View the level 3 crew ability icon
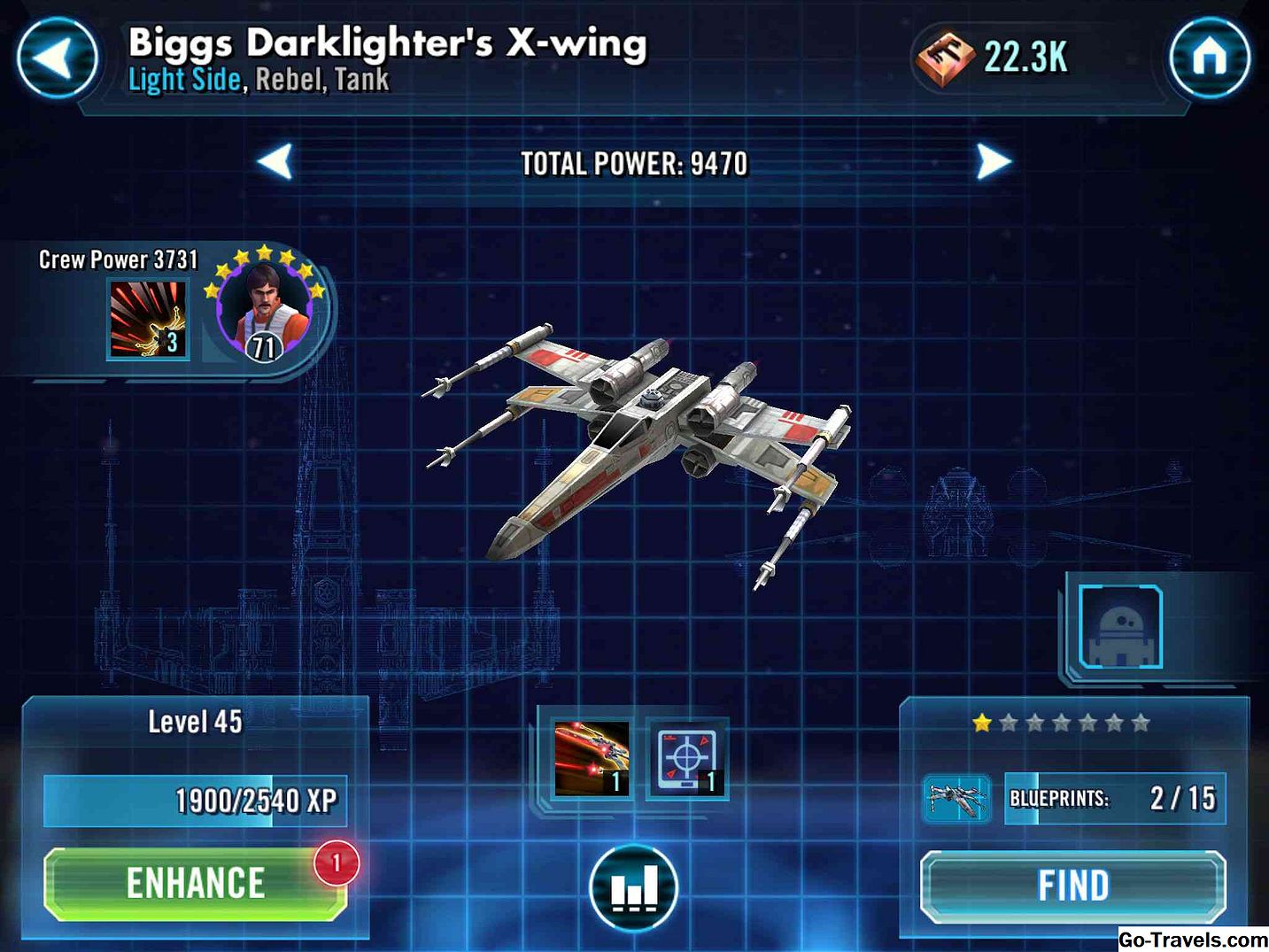This screenshot has height=952, width=1269. (x=148, y=320)
